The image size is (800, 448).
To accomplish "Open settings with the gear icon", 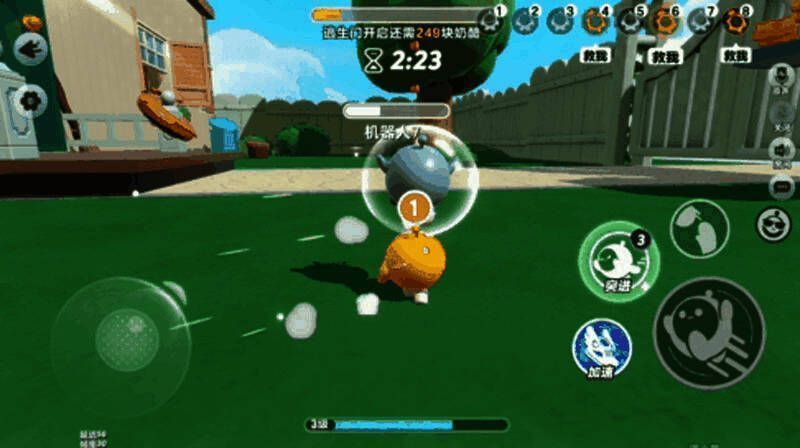I will pyautogui.click(x=30, y=100).
